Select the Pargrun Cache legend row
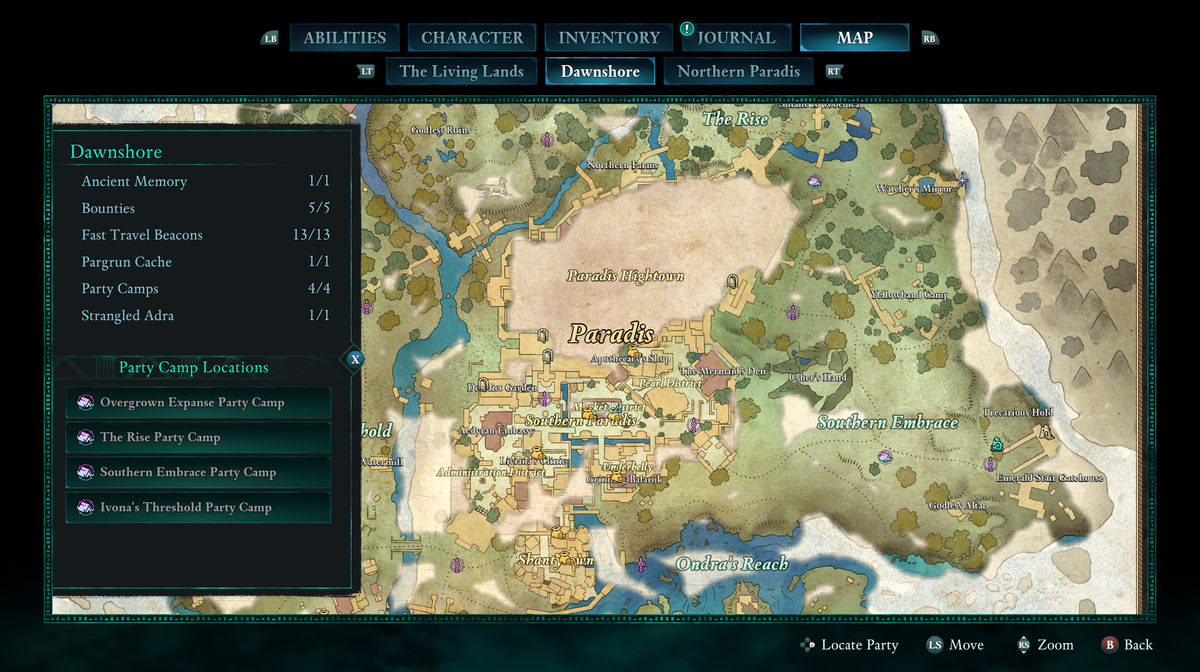This screenshot has height=672, width=1200. pyautogui.click(x=205, y=262)
